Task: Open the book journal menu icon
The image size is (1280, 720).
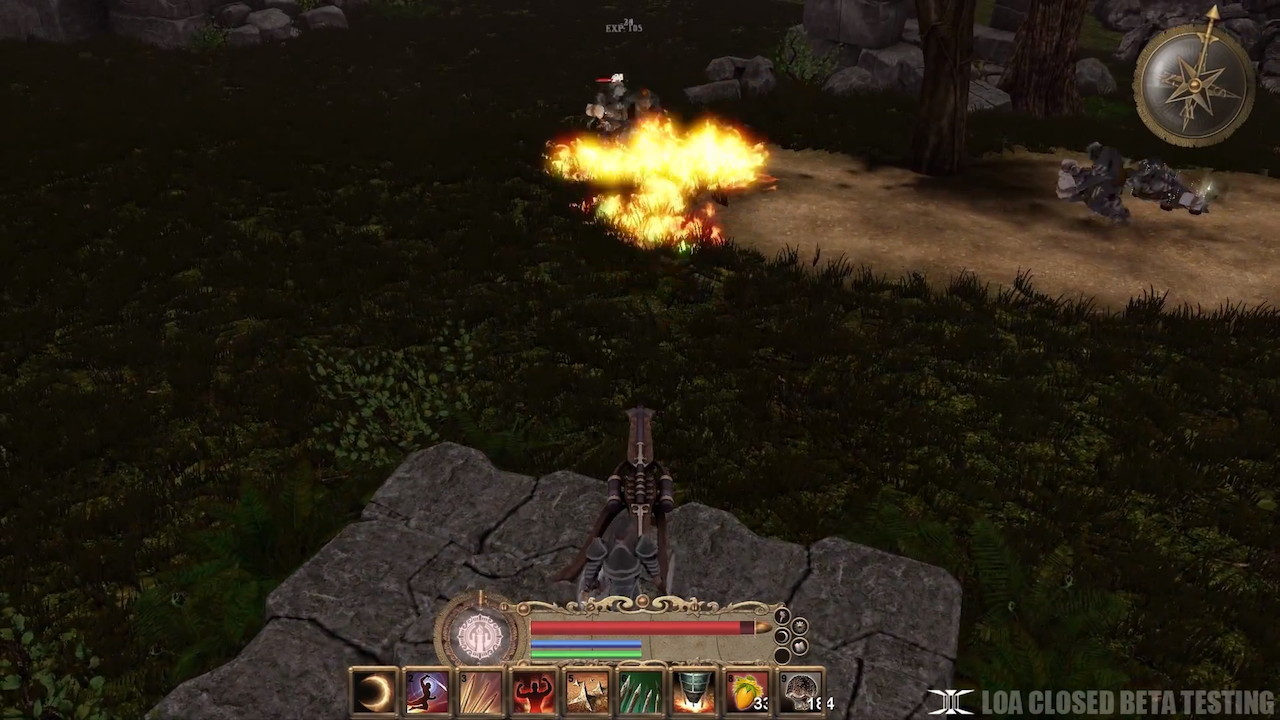Action: [x=799, y=646]
